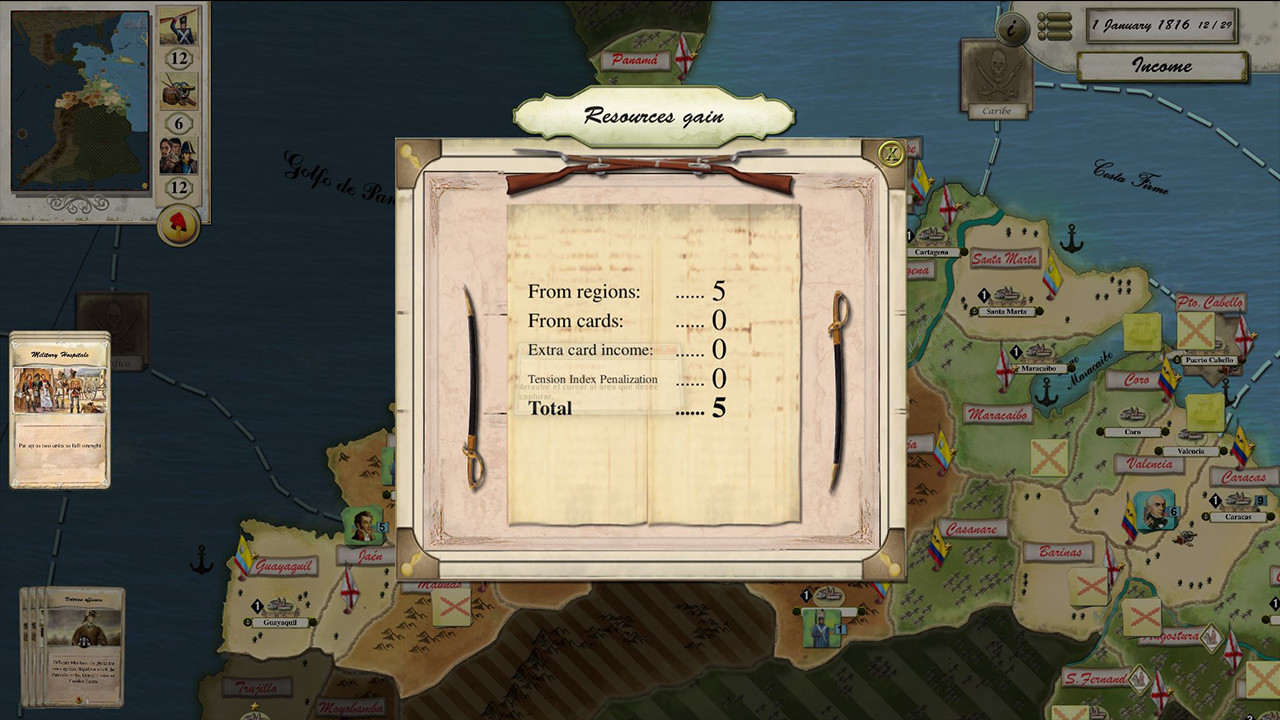
Task: Click the Income phase button
Action: pos(1161,66)
